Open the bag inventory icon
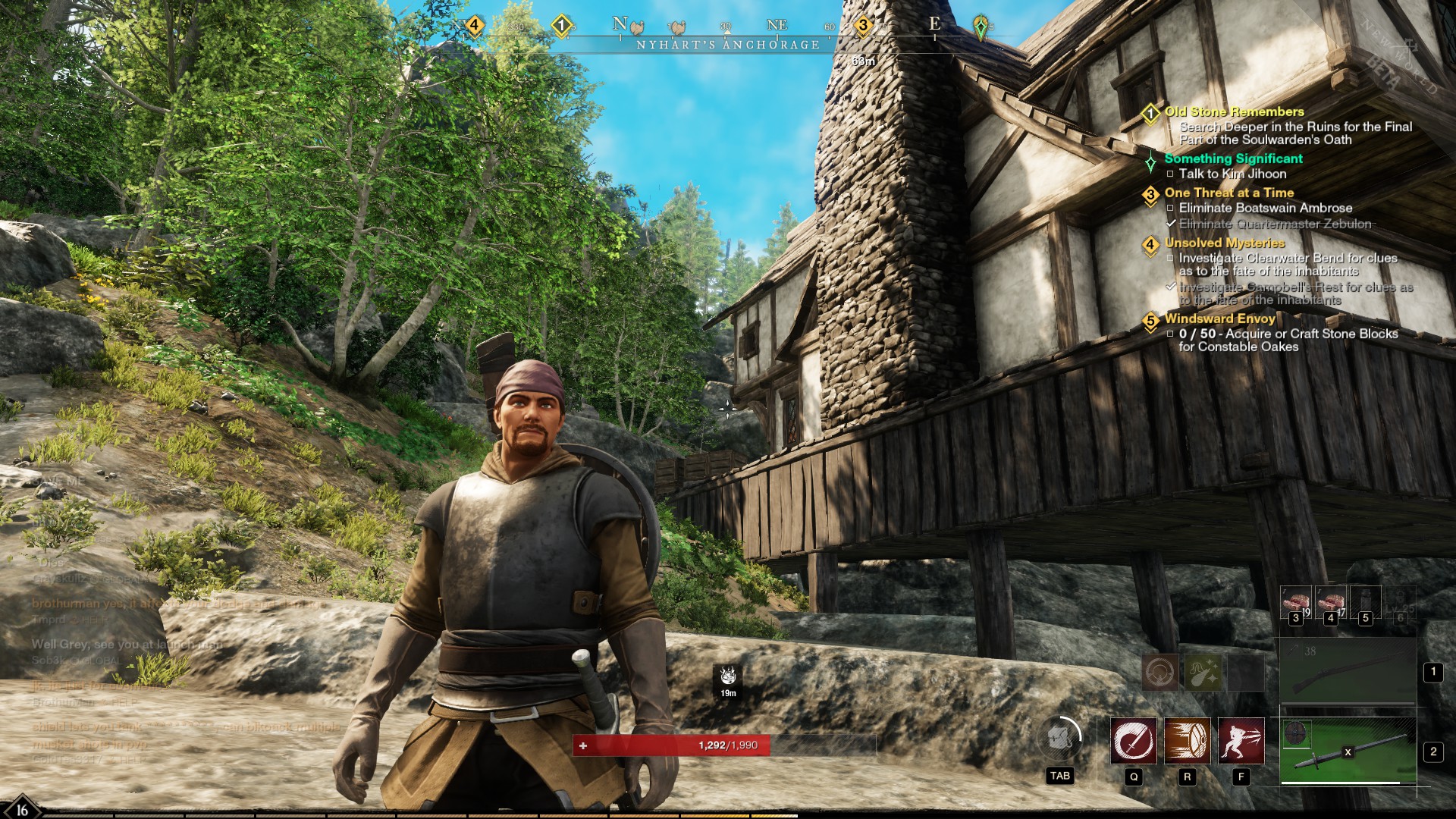The width and height of the screenshot is (1456, 819). click(1059, 738)
